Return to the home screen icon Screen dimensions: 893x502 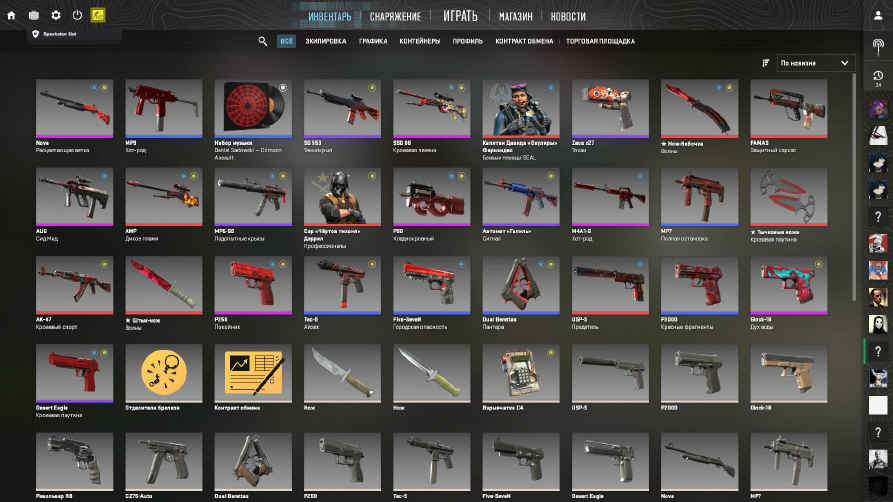click(11, 15)
